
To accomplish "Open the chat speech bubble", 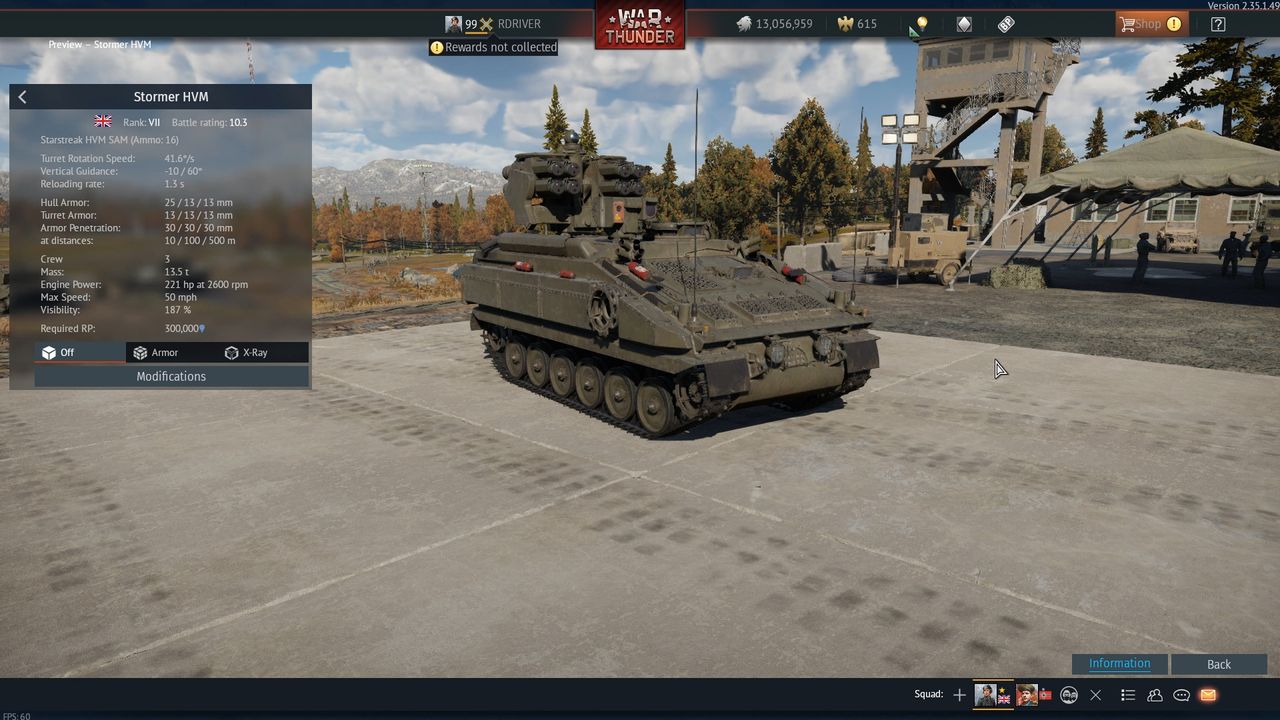I will [1181, 695].
